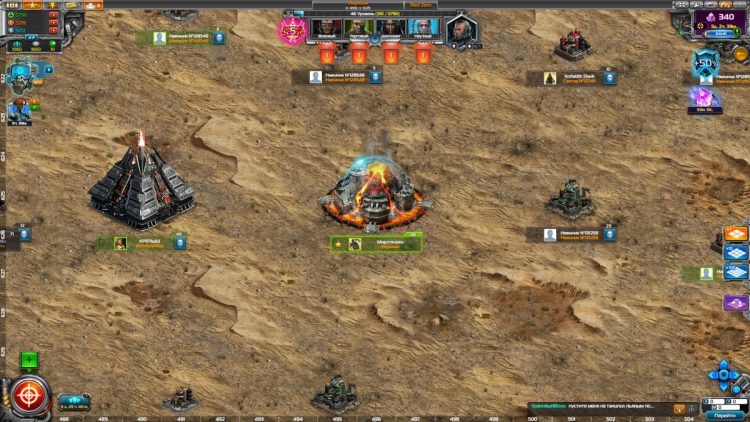Click the Перейти go-to button
Screen dimensions: 750x422
pyautogui.click(x=724, y=414)
